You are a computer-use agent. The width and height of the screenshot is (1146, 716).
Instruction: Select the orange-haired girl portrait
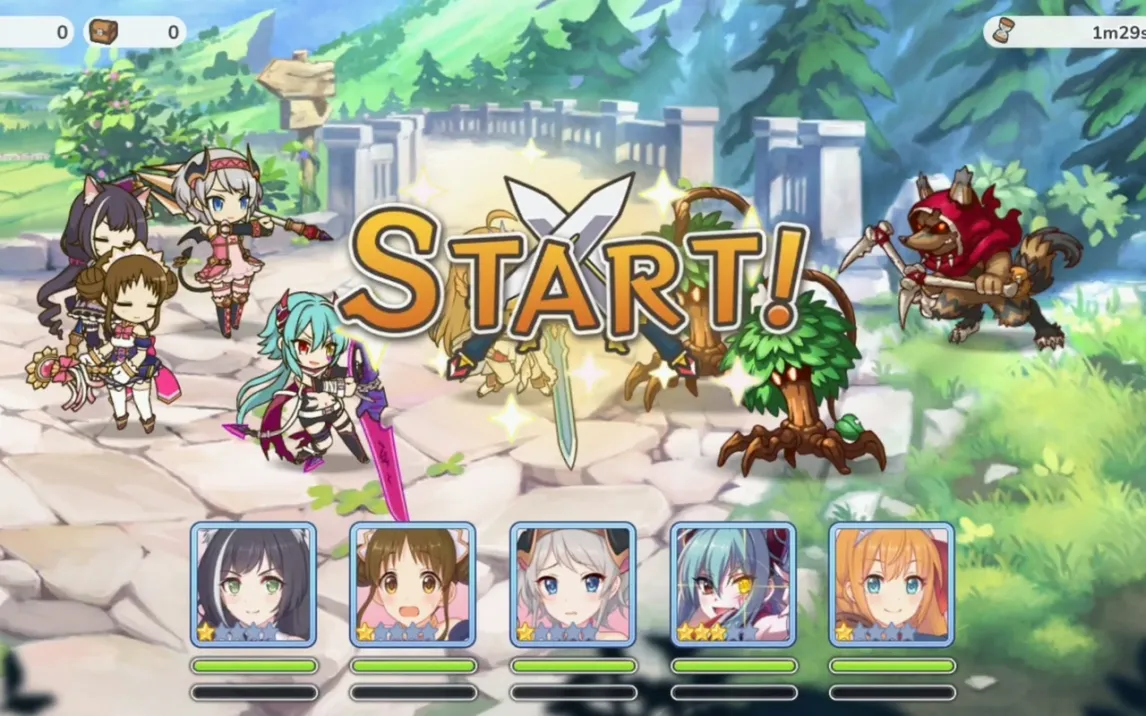(892, 585)
